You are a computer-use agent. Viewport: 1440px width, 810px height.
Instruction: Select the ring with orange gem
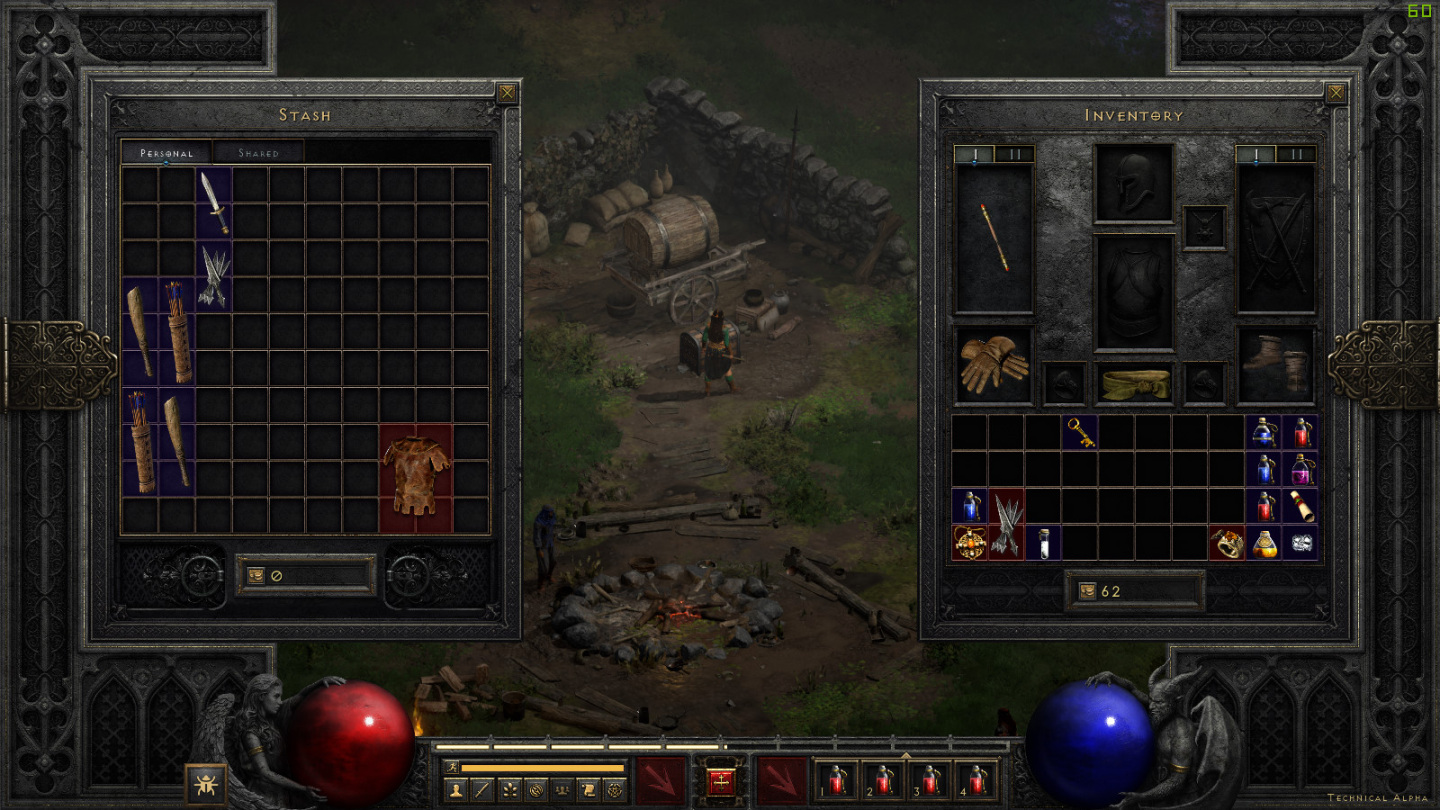(1226, 542)
